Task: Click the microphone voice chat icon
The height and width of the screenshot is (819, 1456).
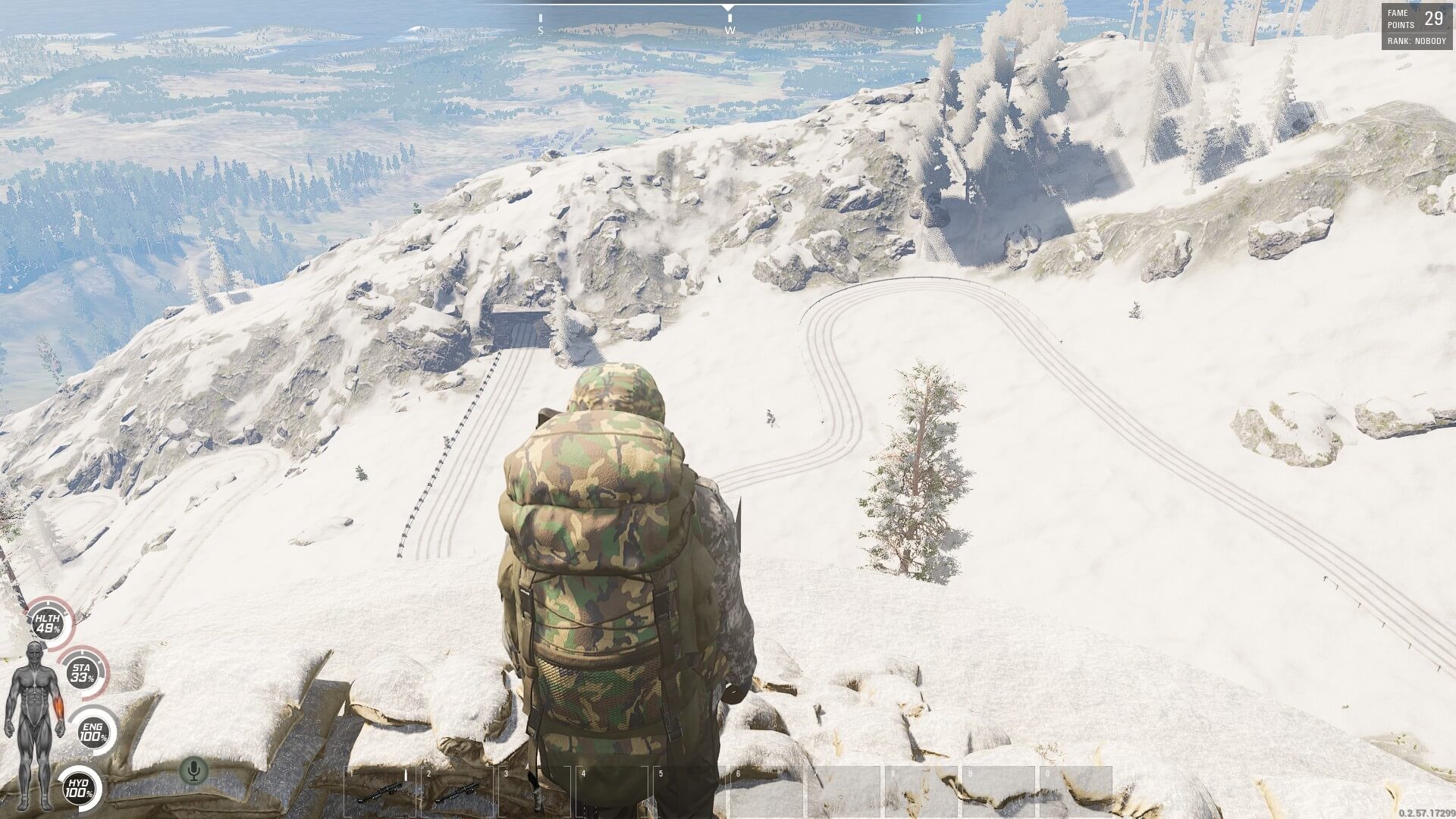Action: pos(193,770)
